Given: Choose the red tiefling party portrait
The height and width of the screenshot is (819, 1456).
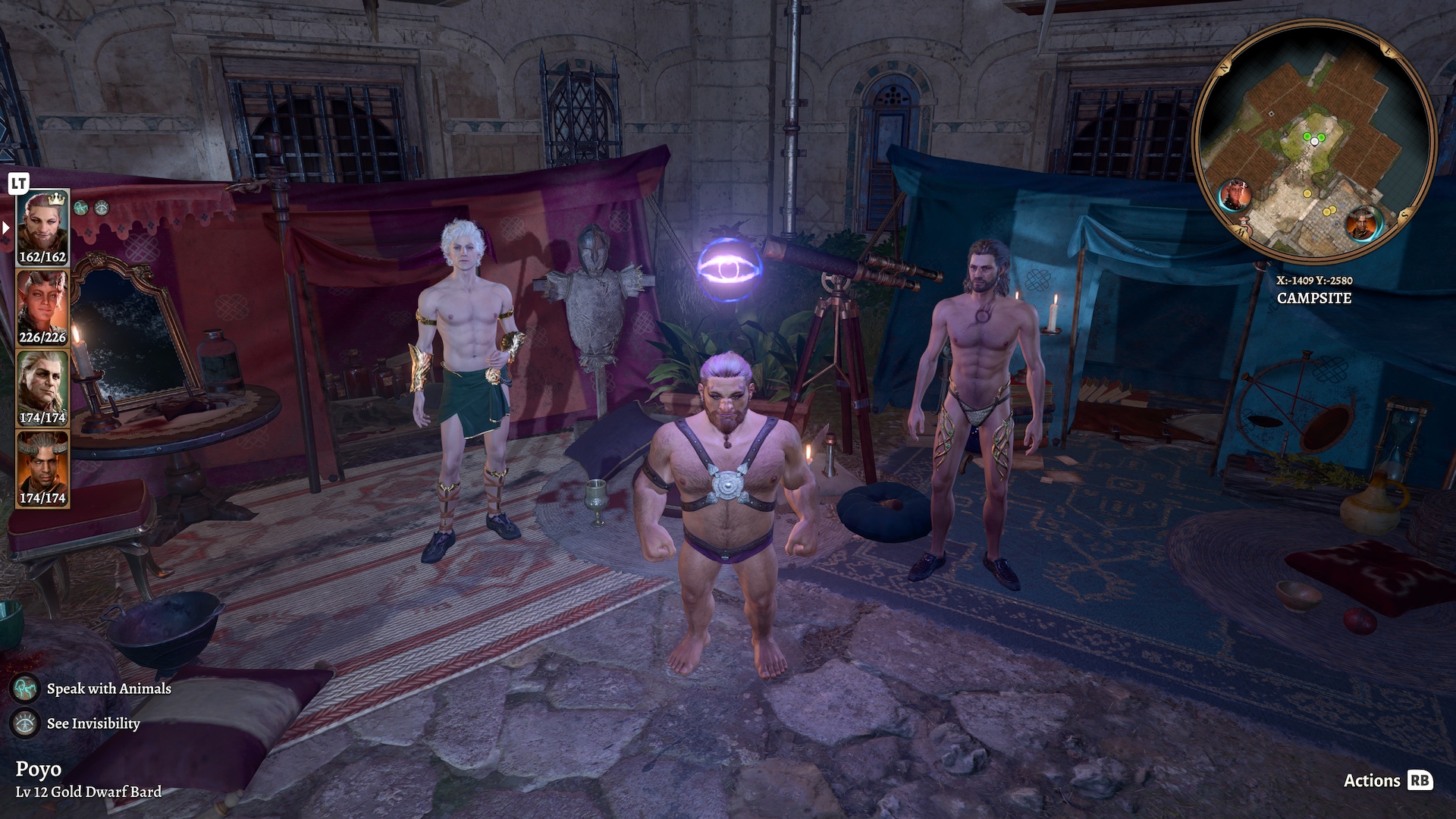Looking at the screenshot, I should pyautogui.click(x=43, y=308).
